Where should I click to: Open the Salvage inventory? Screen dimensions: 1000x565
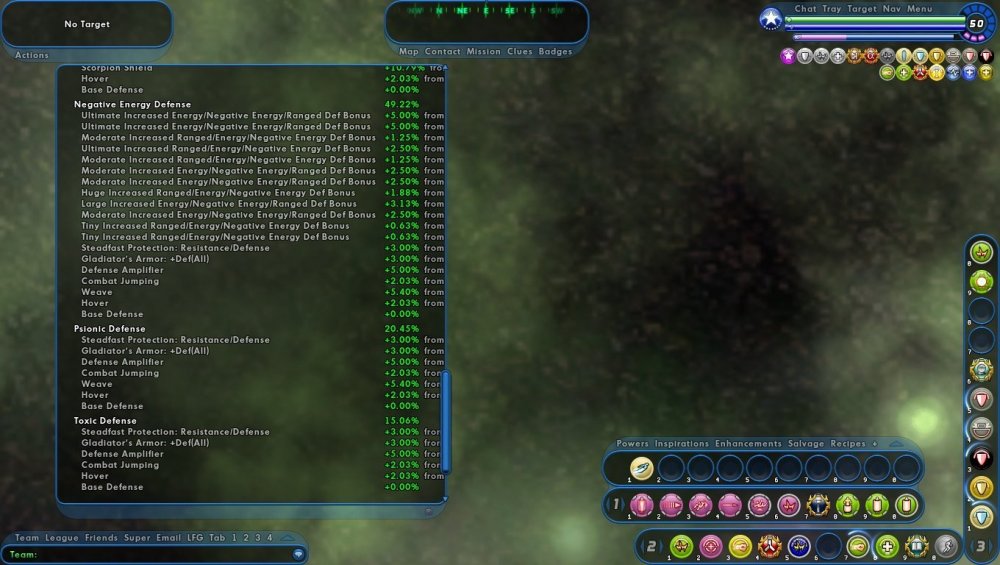click(806, 443)
